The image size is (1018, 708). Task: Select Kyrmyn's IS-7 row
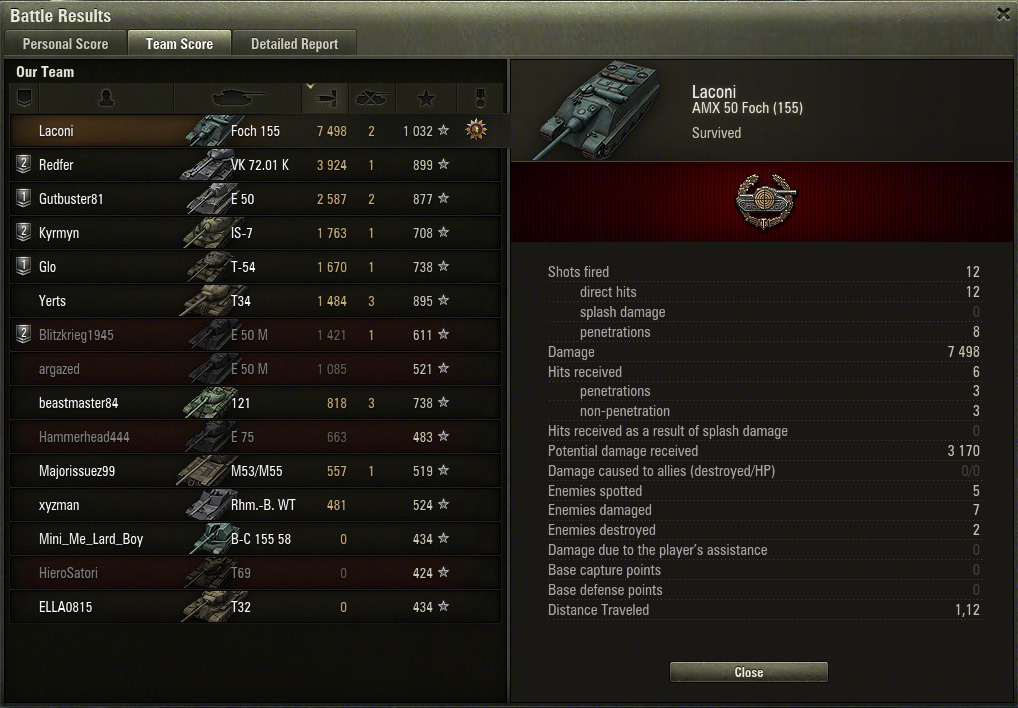[x=255, y=233]
